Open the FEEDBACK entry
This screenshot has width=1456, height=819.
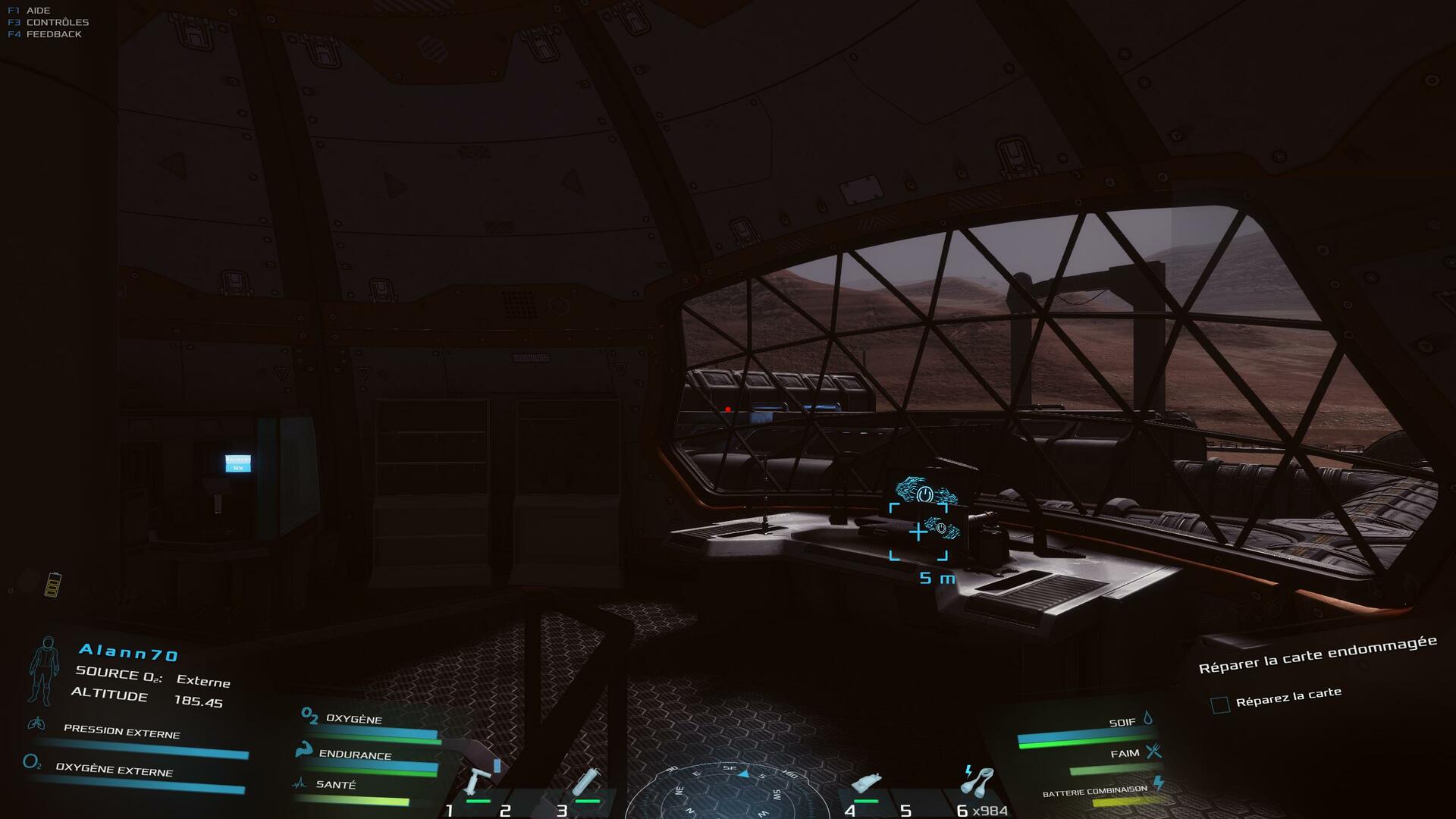click(53, 34)
